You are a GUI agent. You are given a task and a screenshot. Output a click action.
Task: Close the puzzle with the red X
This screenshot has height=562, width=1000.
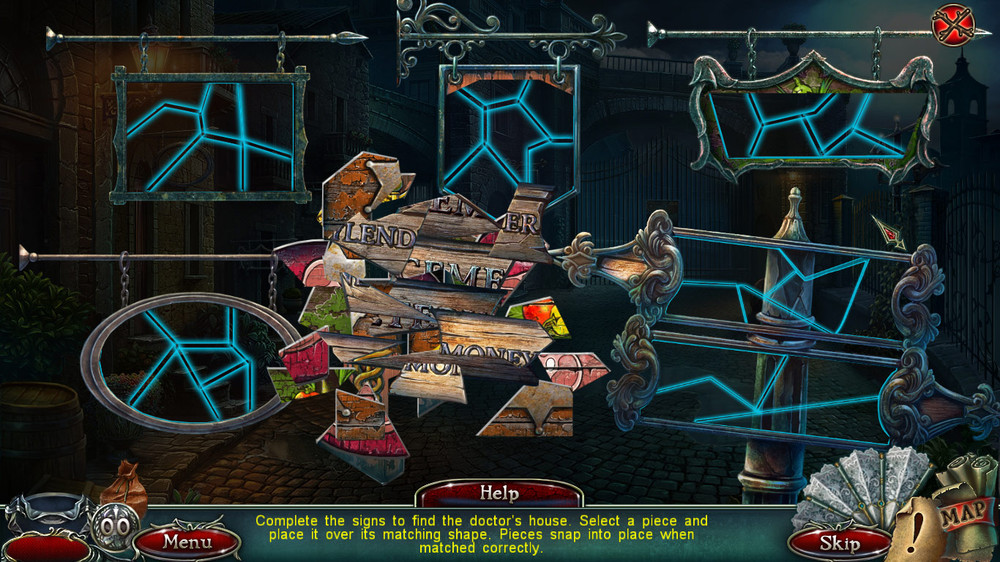coord(952,25)
